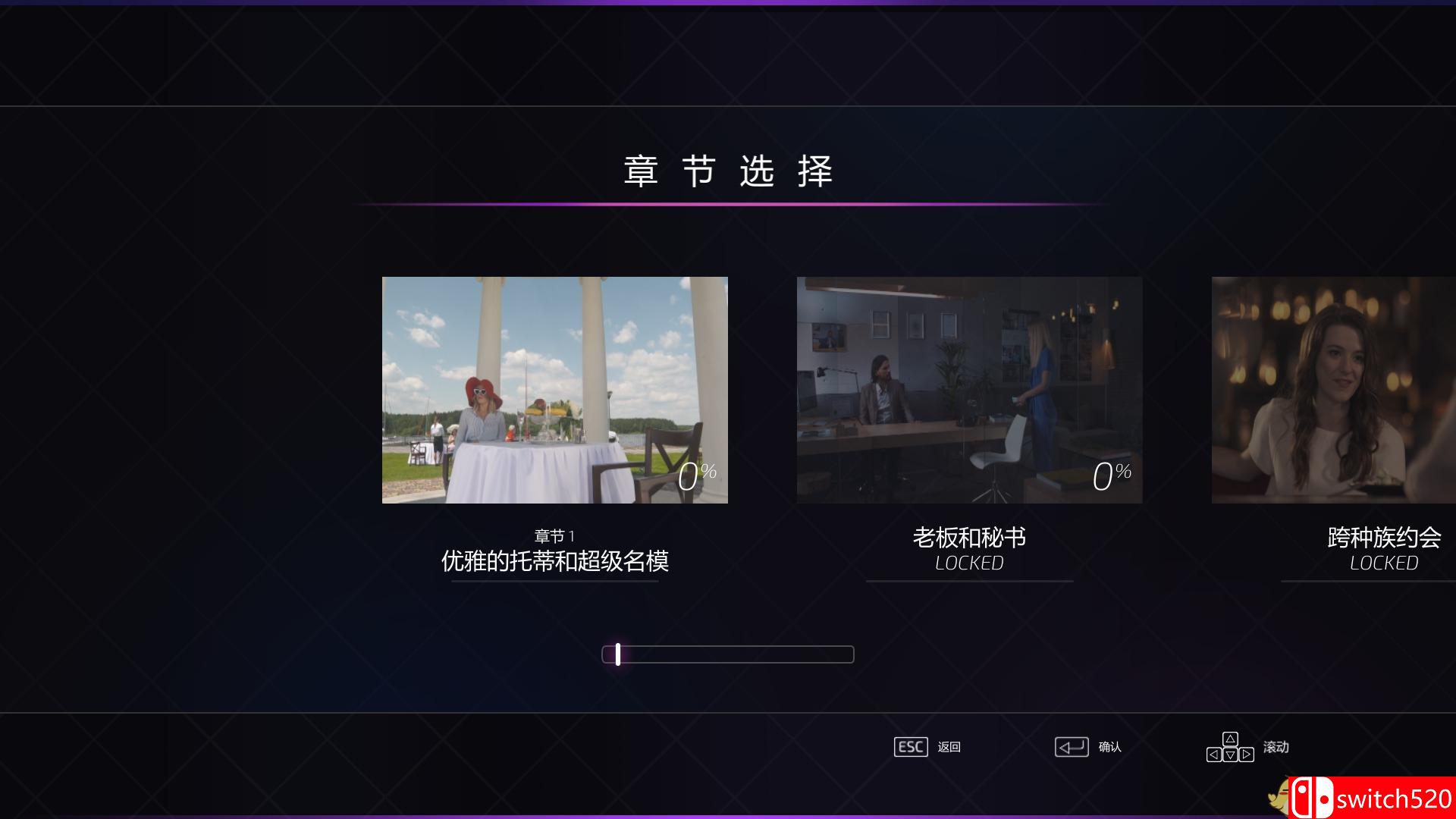The width and height of the screenshot is (1456, 819).
Task: Click the 章节 1 label above the chapter name
Action: click(x=554, y=535)
